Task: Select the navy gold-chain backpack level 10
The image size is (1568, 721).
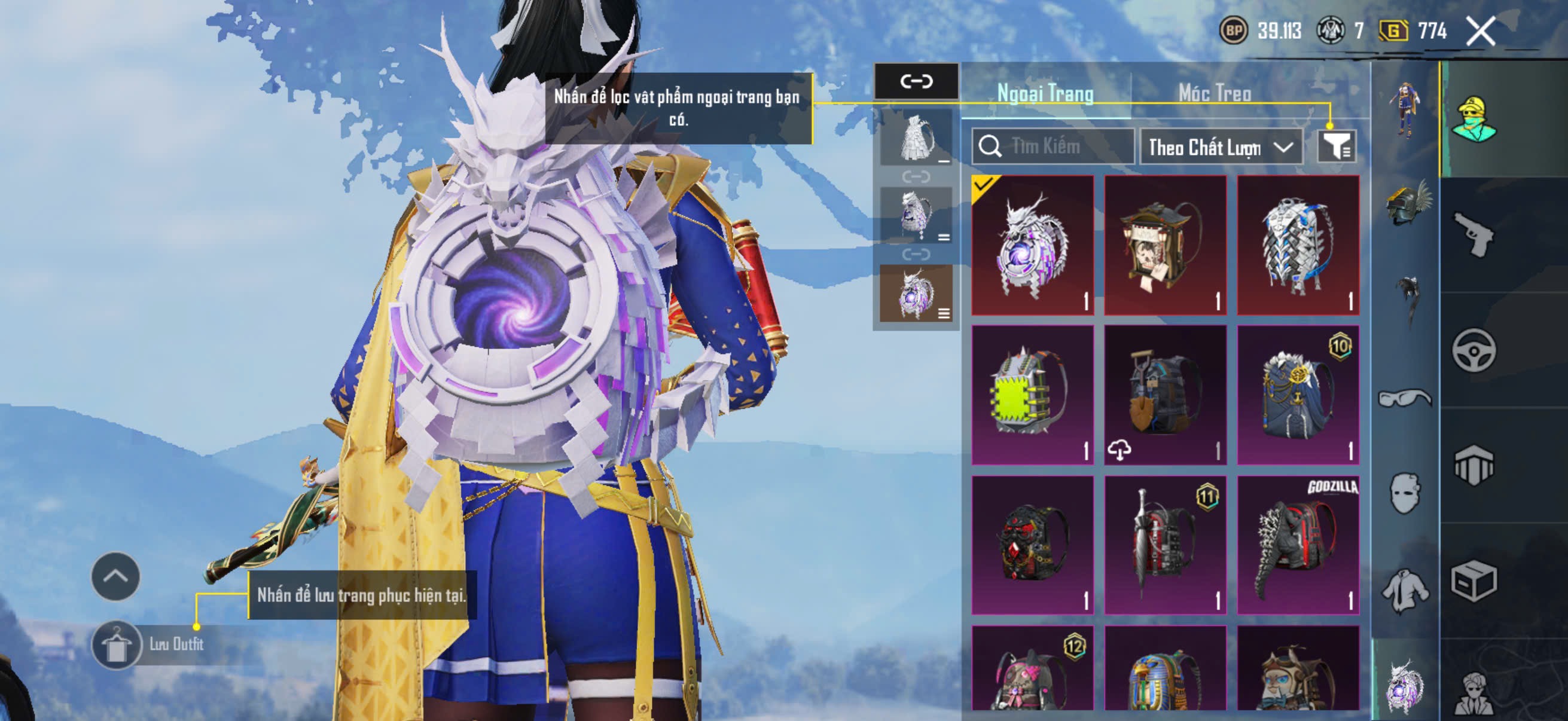Action: 1298,395
